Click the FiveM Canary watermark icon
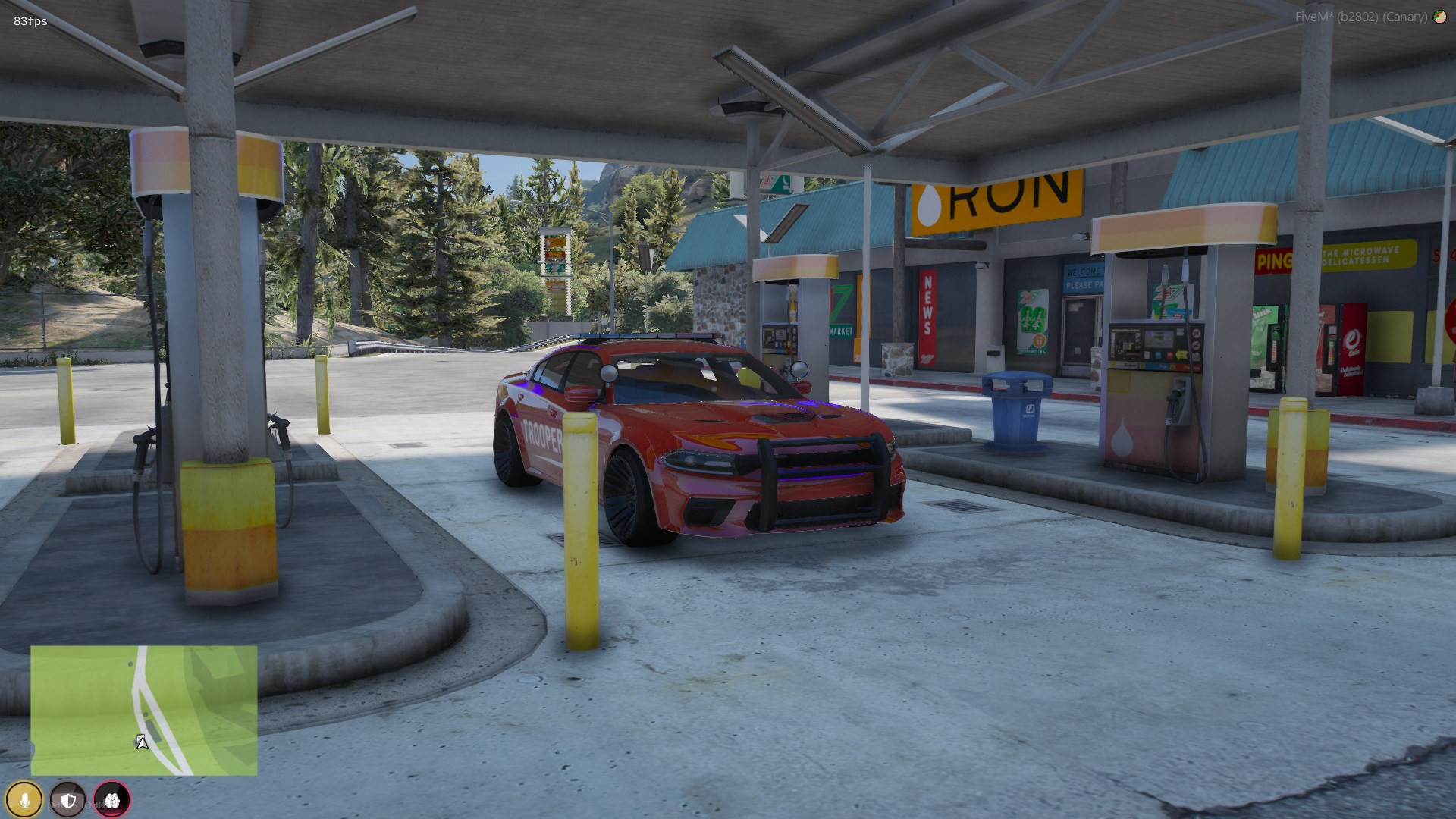This screenshot has height=819, width=1456. coord(1439,17)
